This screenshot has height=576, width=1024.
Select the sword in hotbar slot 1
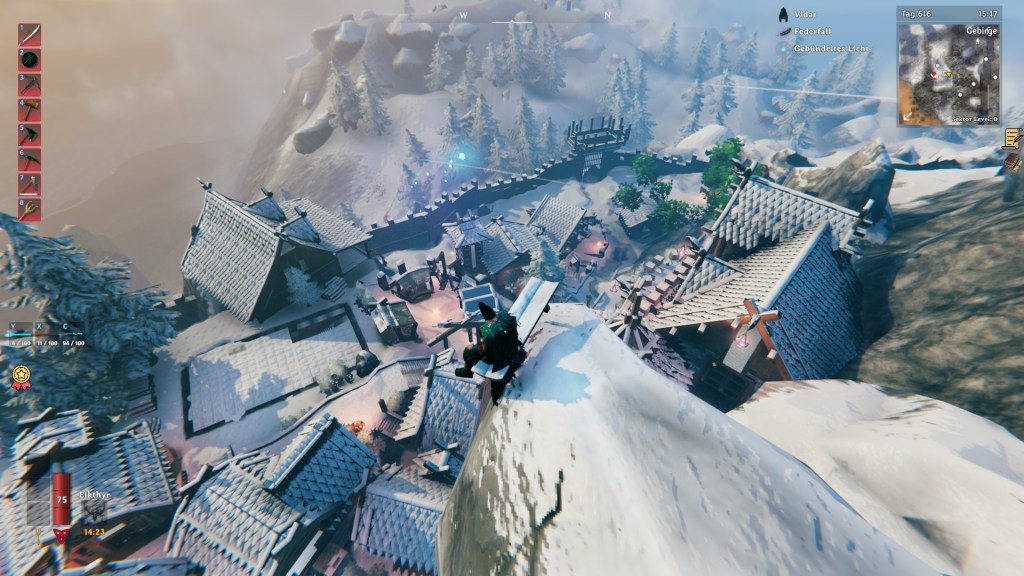(x=29, y=35)
